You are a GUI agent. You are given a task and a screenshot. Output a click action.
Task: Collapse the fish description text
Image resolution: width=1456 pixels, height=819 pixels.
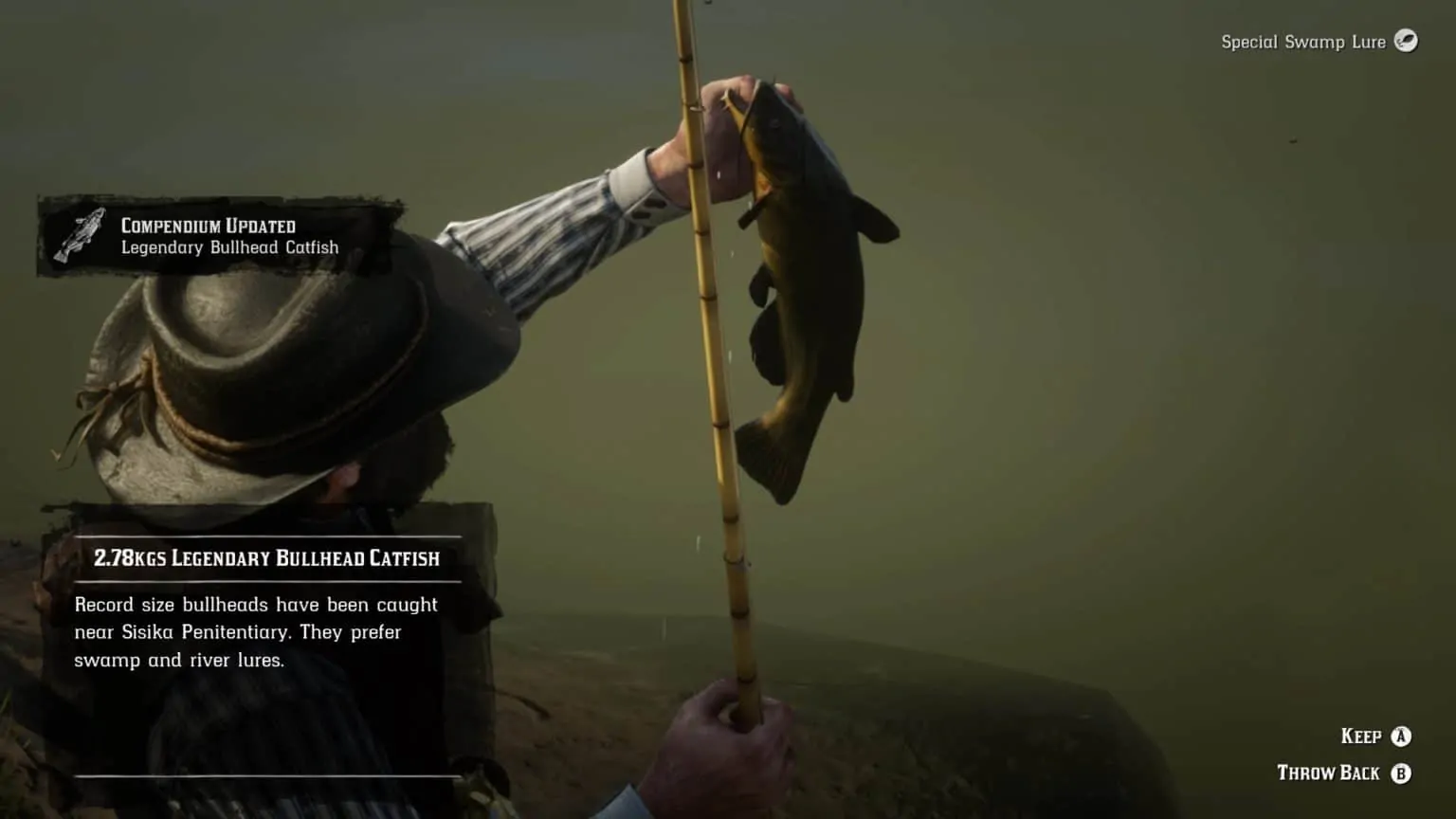click(x=256, y=631)
